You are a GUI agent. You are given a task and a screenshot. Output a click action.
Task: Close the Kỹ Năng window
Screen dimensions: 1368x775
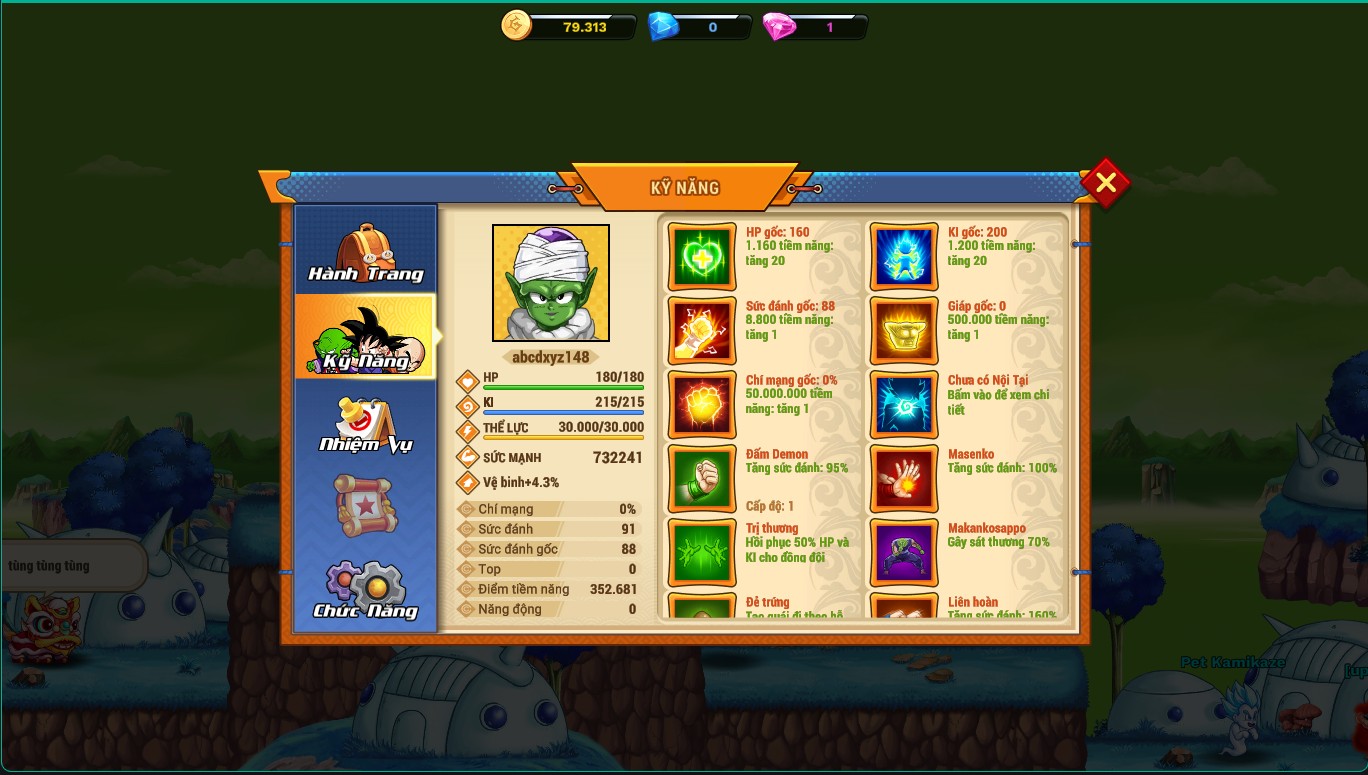click(1105, 183)
